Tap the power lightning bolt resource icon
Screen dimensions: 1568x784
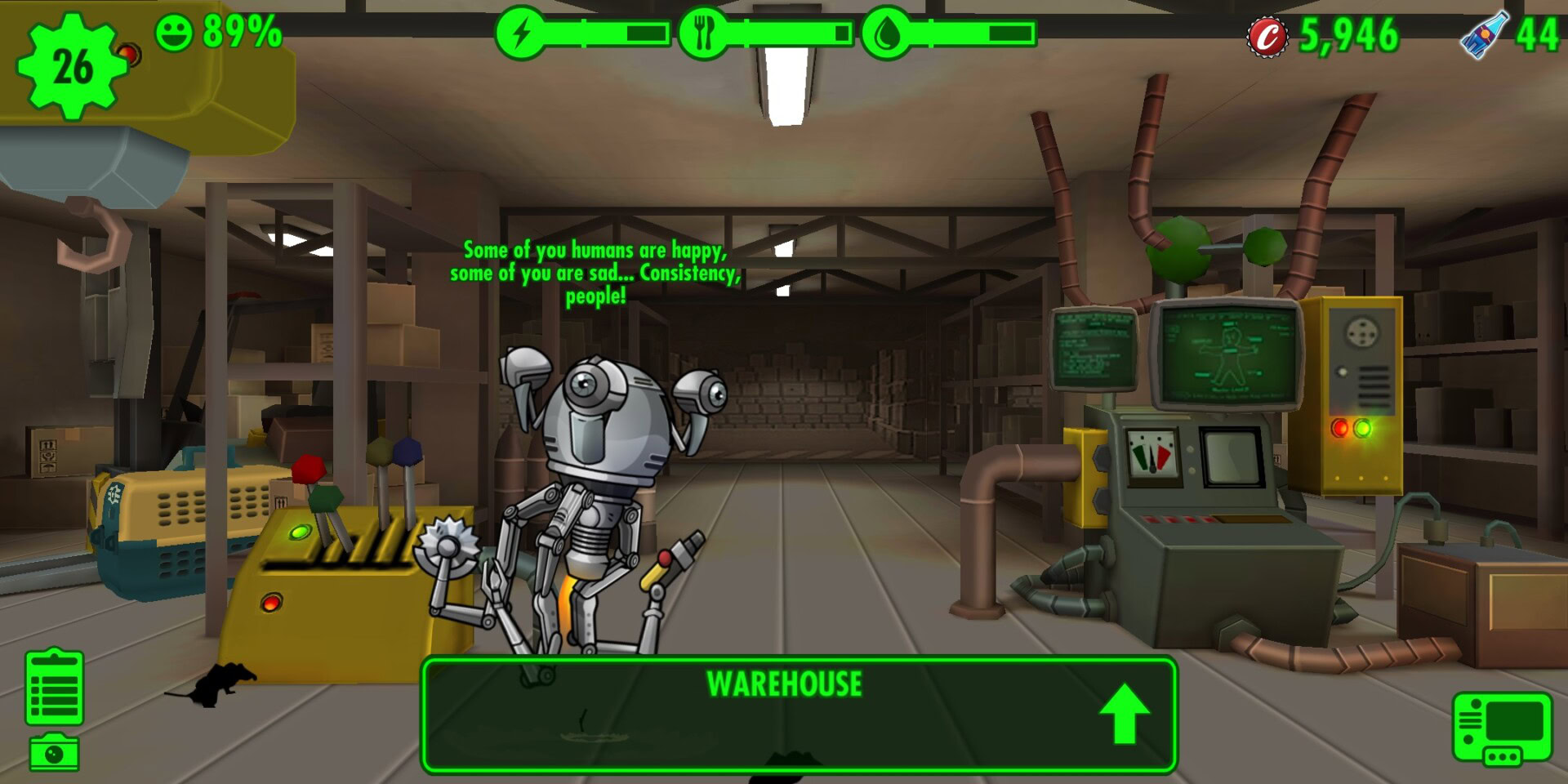(520, 33)
